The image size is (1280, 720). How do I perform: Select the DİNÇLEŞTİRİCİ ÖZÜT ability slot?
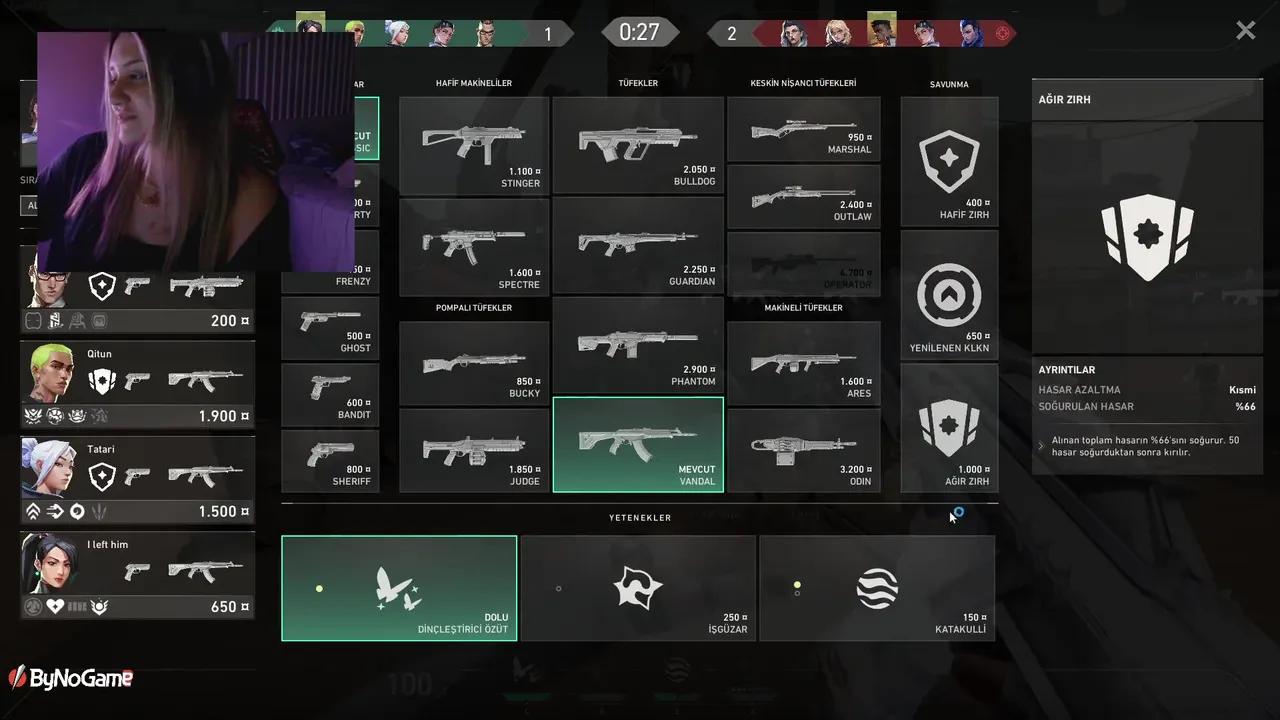pyautogui.click(x=399, y=588)
